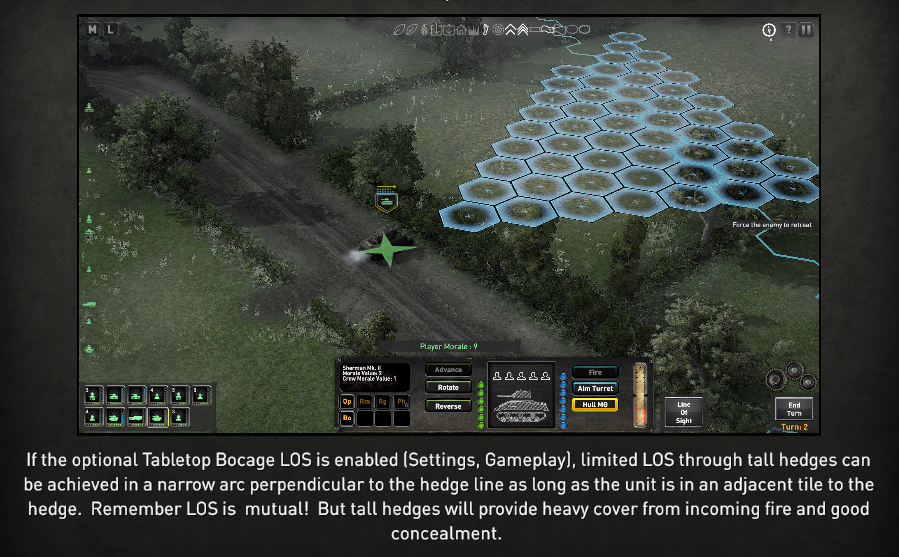Click the End Turn button
Image resolution: width=899 pixels, height=557 pixels.
coord(794,409)
